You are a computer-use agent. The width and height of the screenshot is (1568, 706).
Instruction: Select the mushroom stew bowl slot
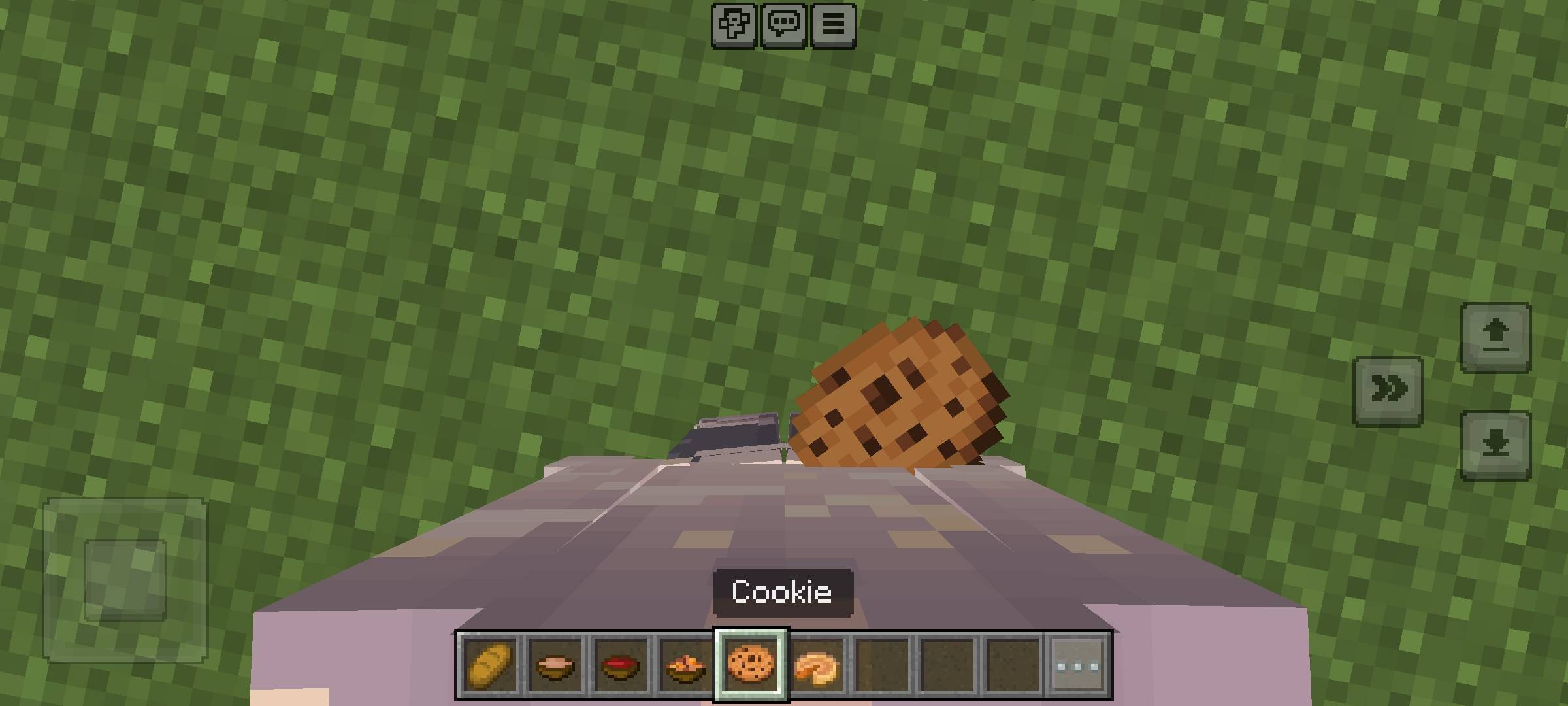(x=555, y=665)
